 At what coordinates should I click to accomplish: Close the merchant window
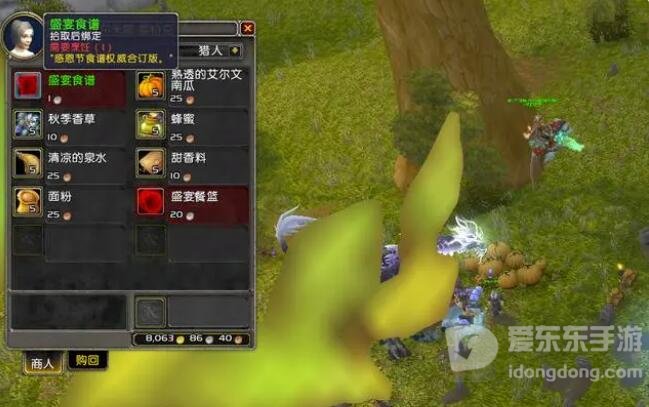coord(247,29)
